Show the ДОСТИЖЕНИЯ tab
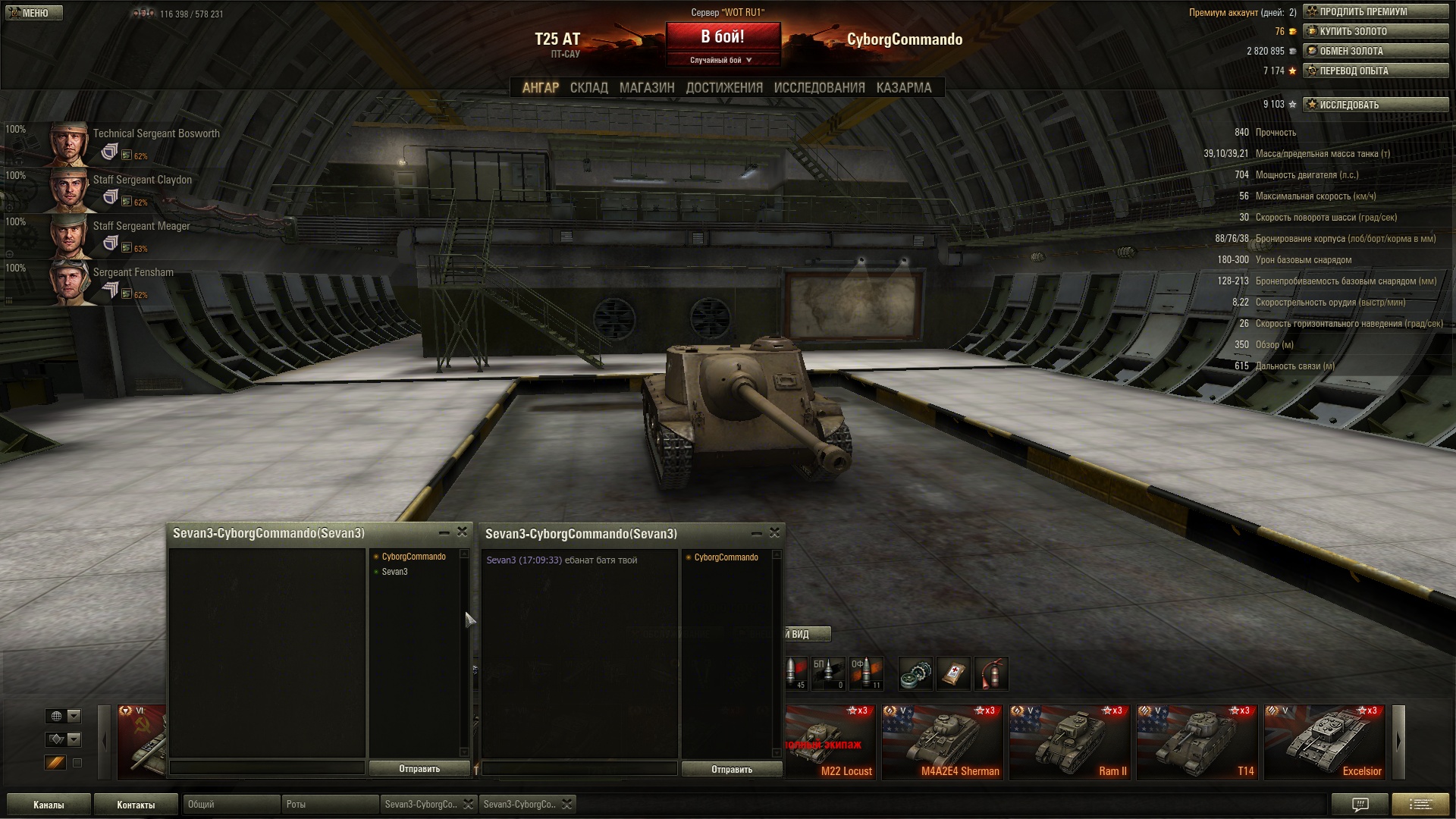 tap(723, 88)
